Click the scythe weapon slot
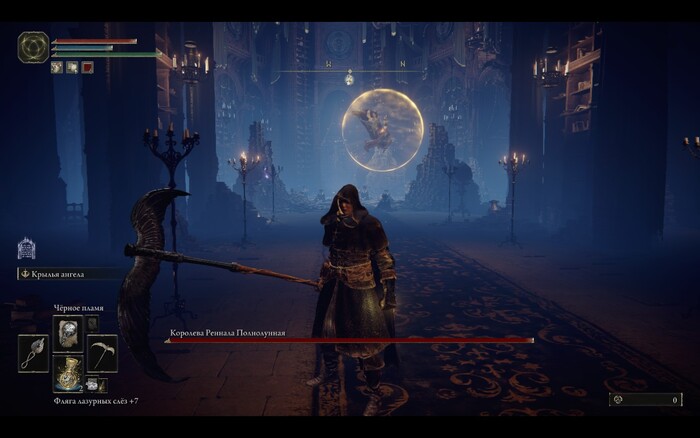Image resolution: width=700 pixels, height=438 pixels. pyautogui.click(x=102, y=353)
